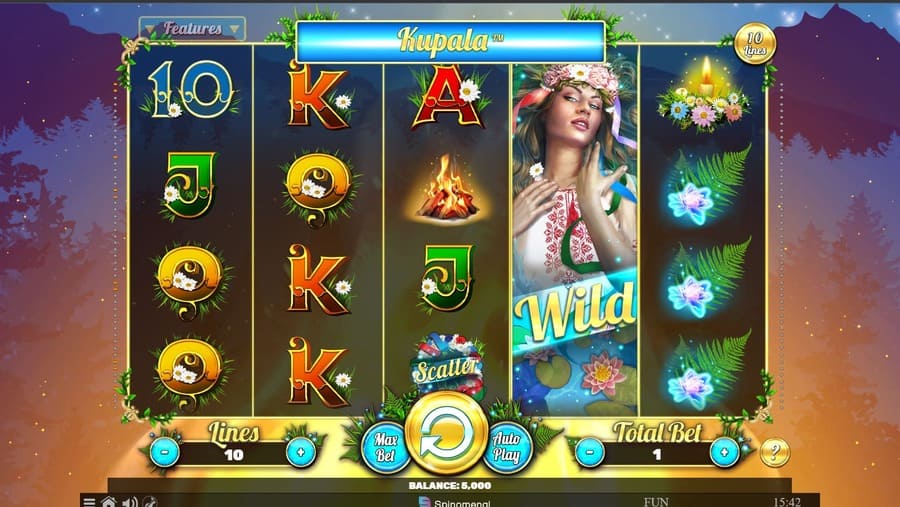Decrease the number of Lines
The image size is (900, 507).
click(x=166, y=451)
